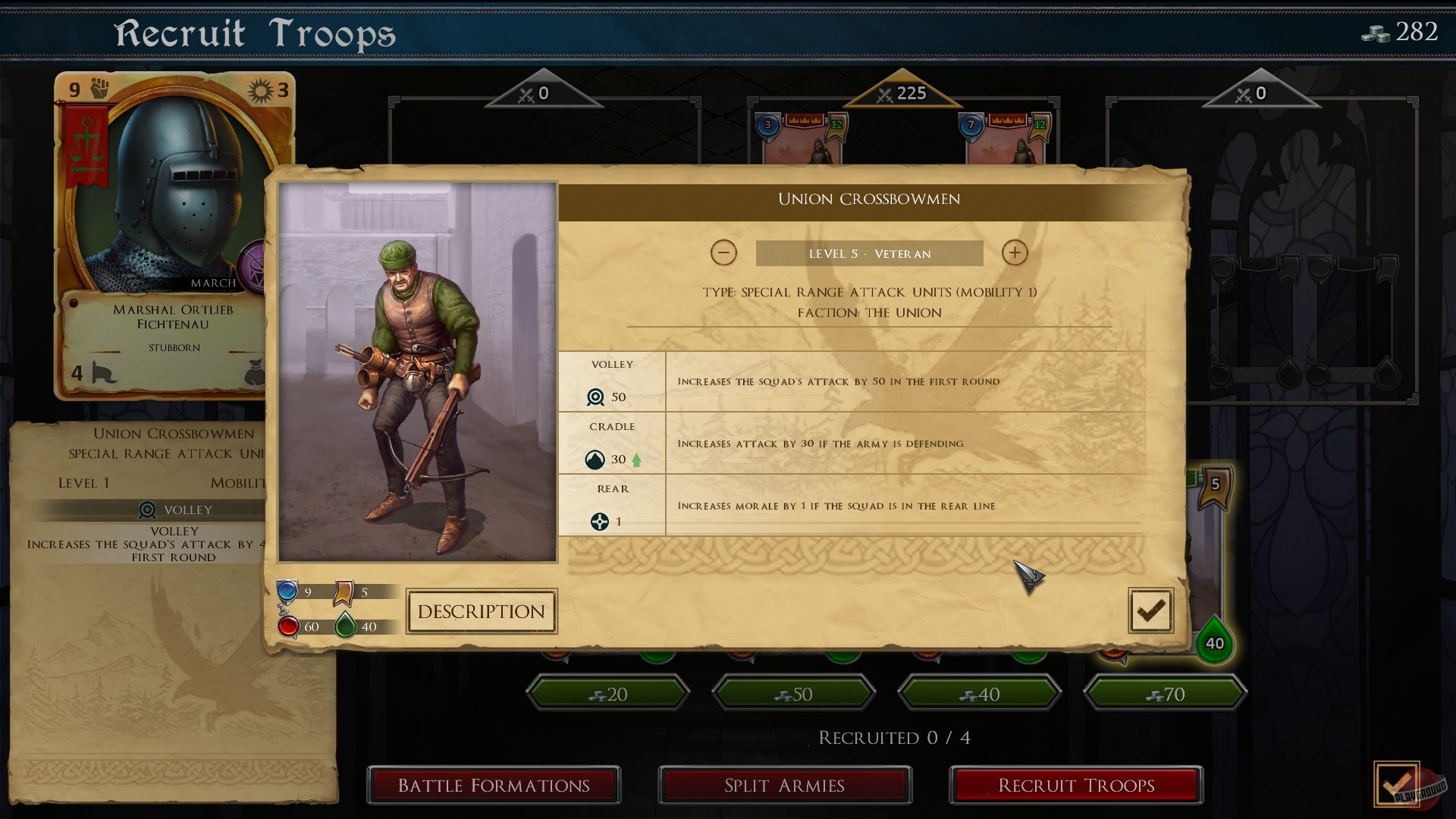The image size is (1456, 819).
Task: Select the Rear morale ability icon
Action: coord(601,521)
